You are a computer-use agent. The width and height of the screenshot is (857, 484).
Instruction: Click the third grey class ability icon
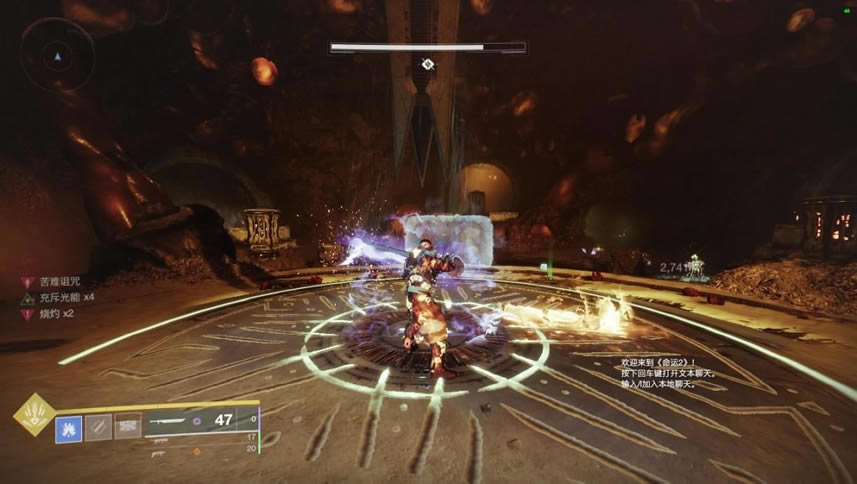pos(127,428)
